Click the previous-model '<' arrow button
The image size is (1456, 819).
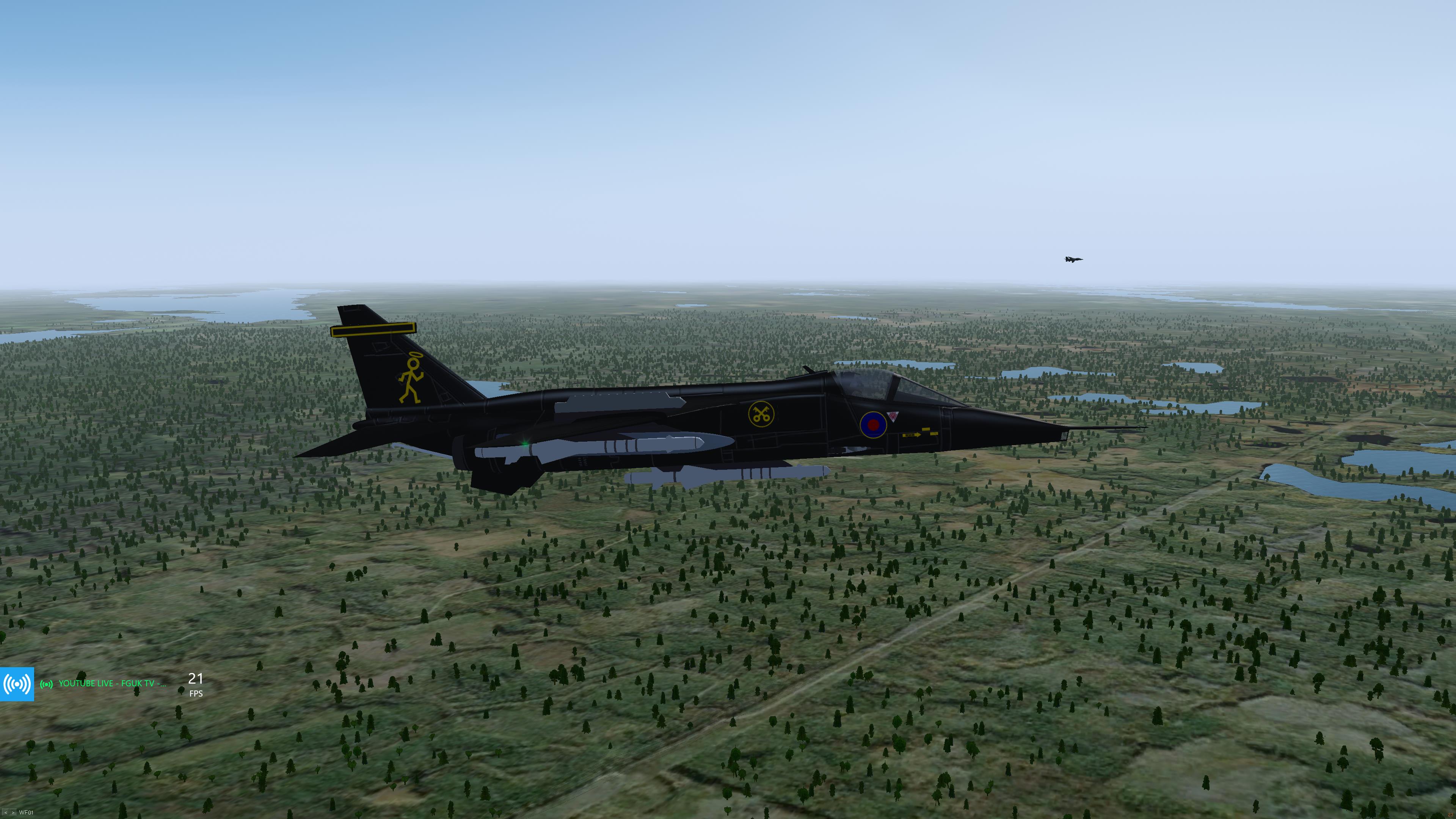(6, 813)
